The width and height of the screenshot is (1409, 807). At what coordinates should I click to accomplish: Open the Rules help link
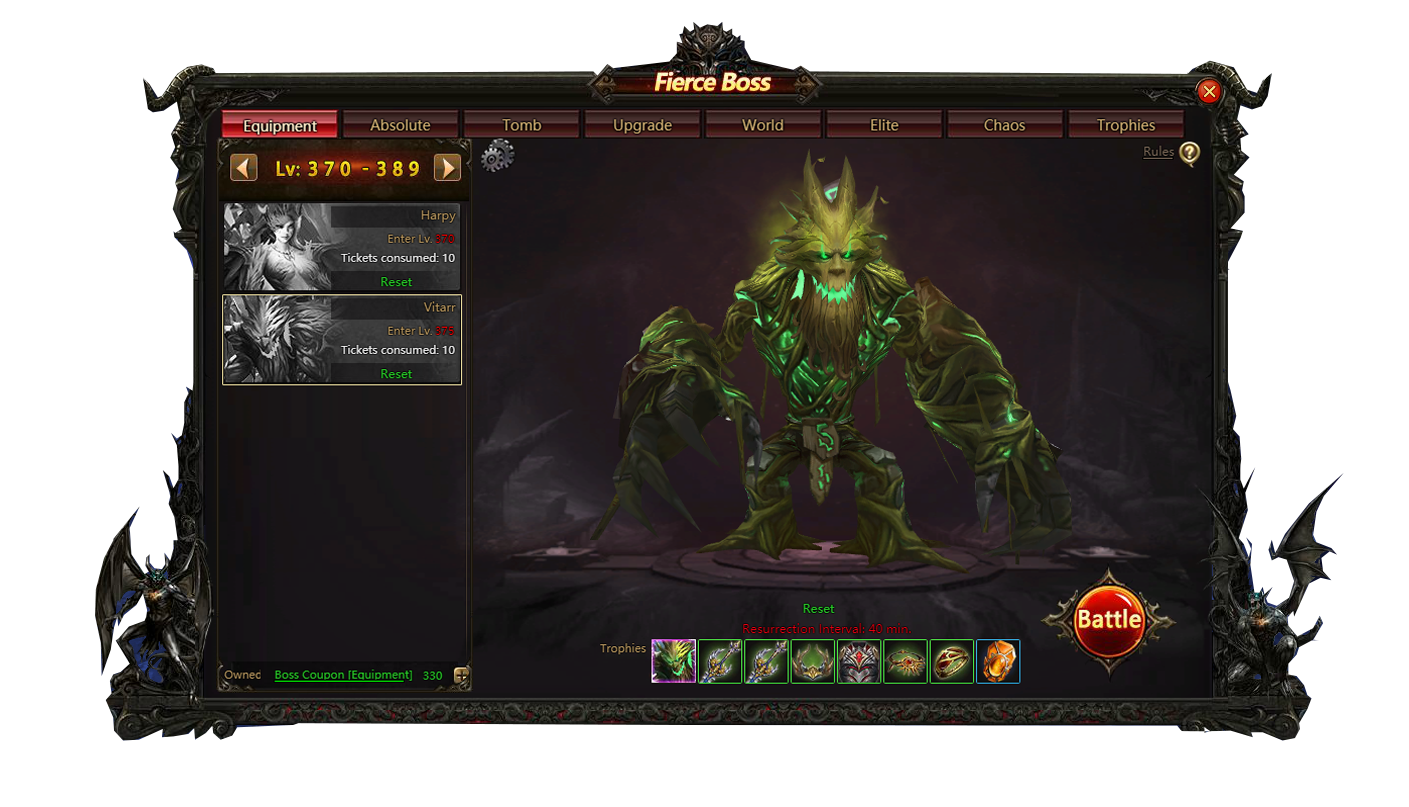click(x=1158, y=152)
